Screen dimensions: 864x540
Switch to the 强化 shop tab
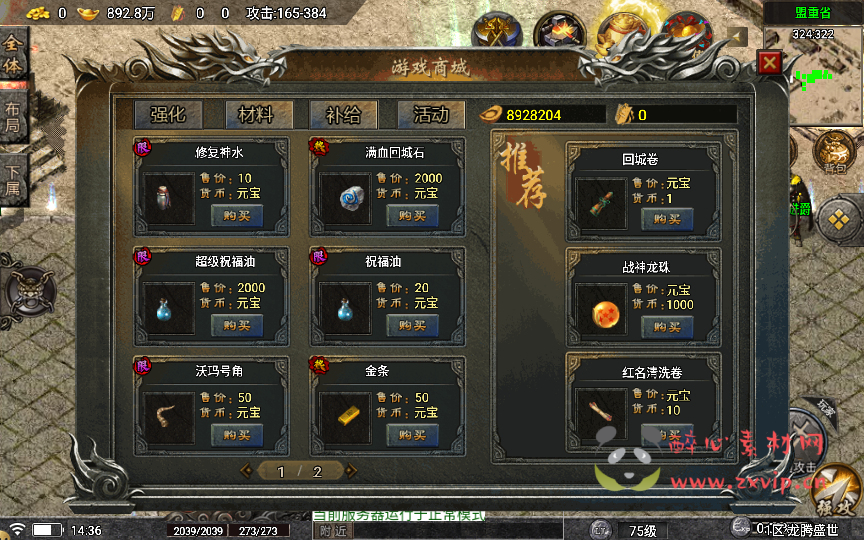[x=168, y=114]
